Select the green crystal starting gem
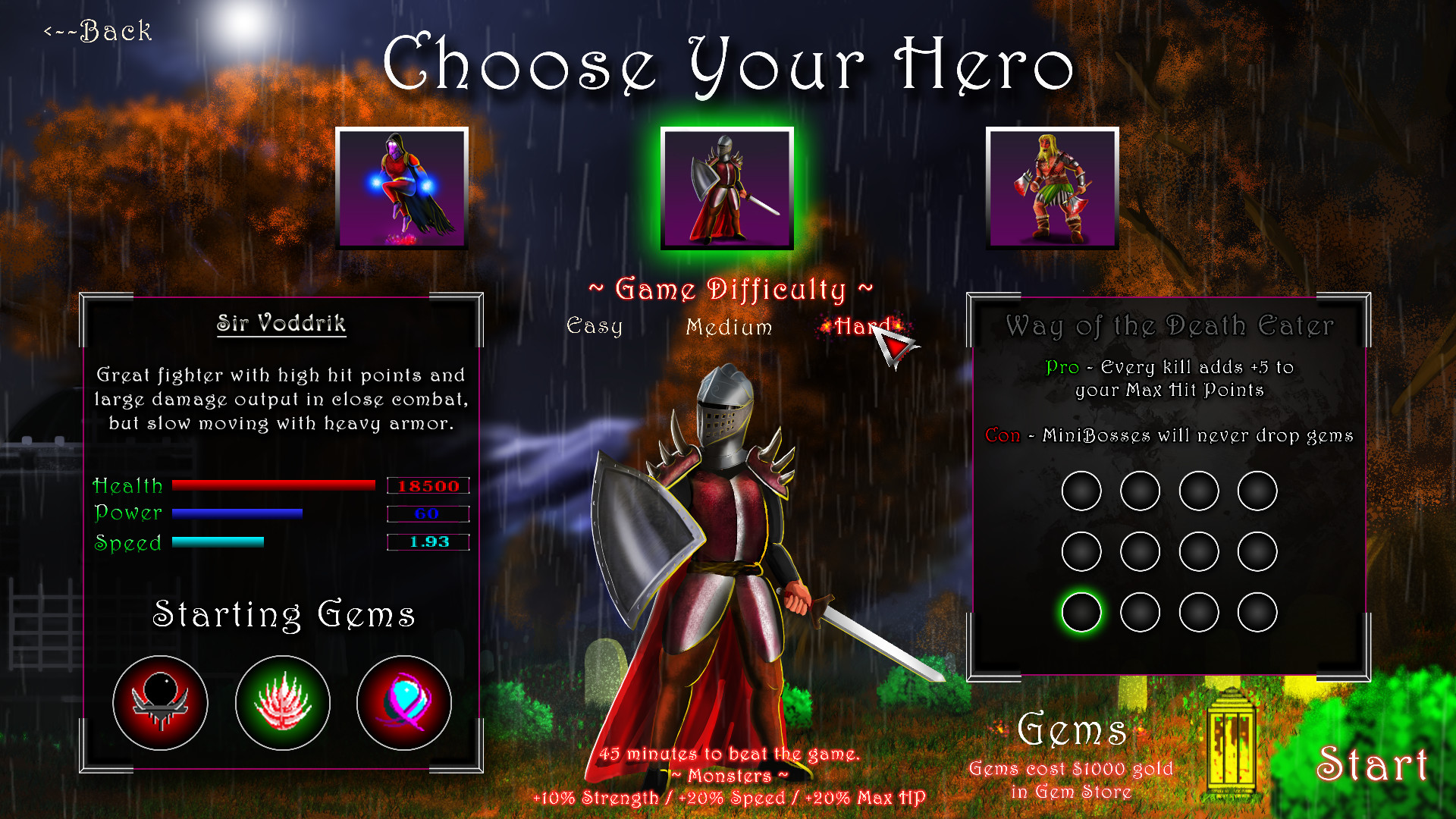The width and height of the screenshot is (1456, 819). [x=282, y=703]
